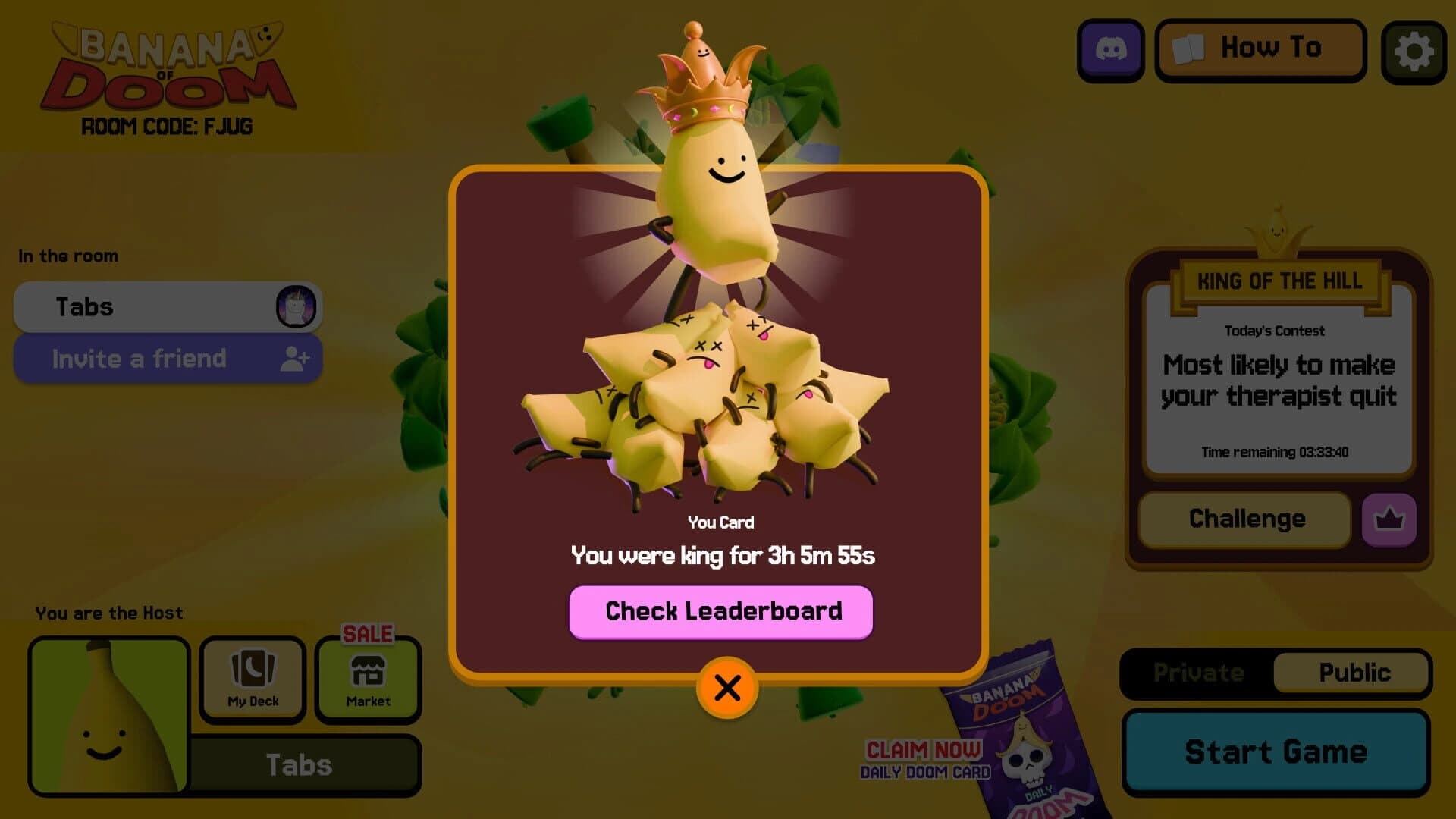Image resolution: width=1456 pixels, height=819 pixels.
Task: Open the Discord community page
Action: pyautogui.click(x=1110, y=51)
